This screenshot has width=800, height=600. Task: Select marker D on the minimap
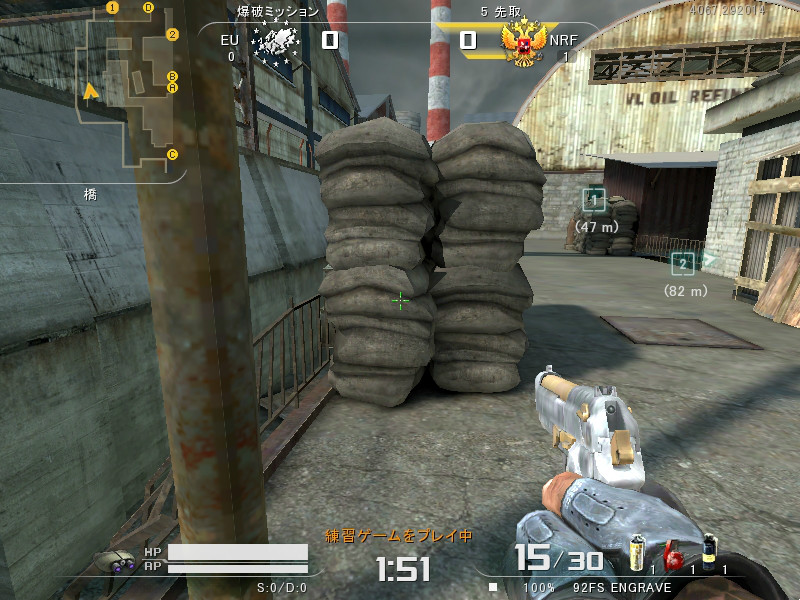[148, 8]
